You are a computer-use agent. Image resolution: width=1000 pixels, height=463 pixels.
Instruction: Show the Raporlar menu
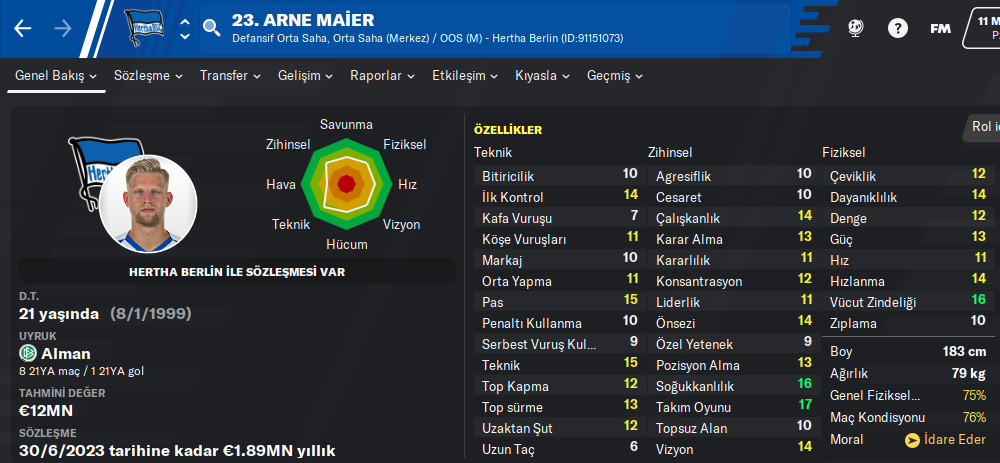click(x=383, y=76)
